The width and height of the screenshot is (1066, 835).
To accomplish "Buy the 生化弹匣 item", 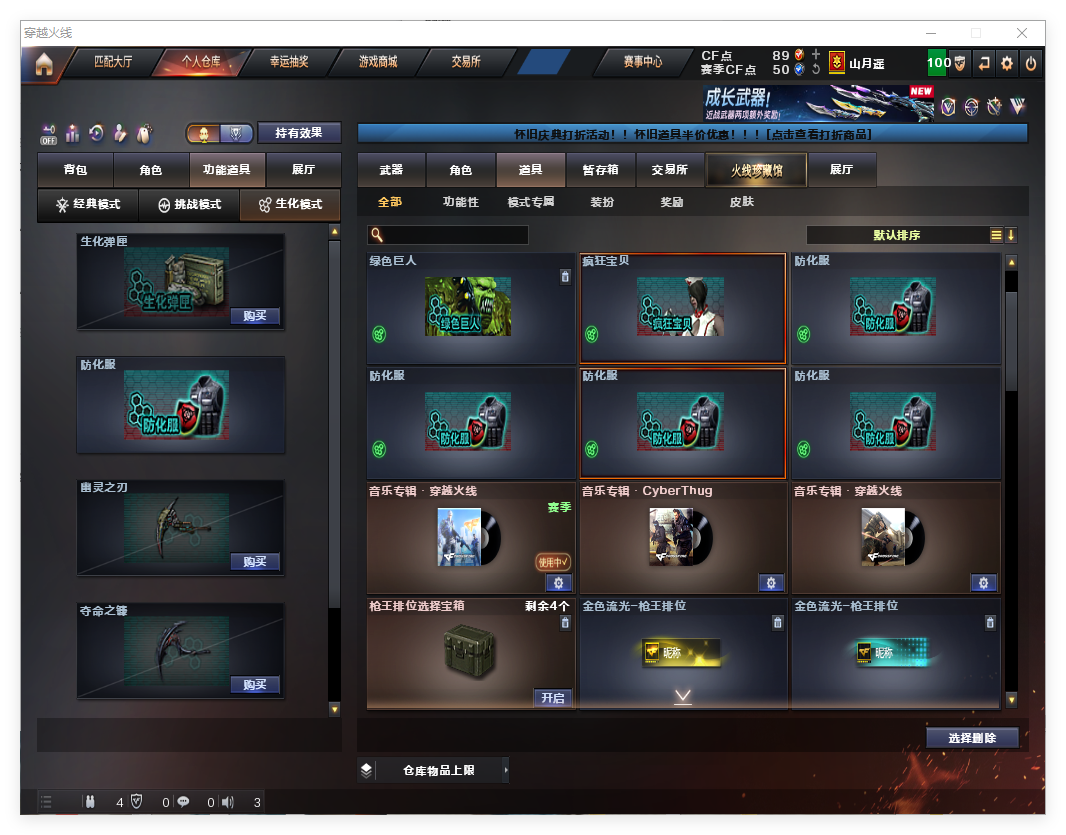I will 254,316.
